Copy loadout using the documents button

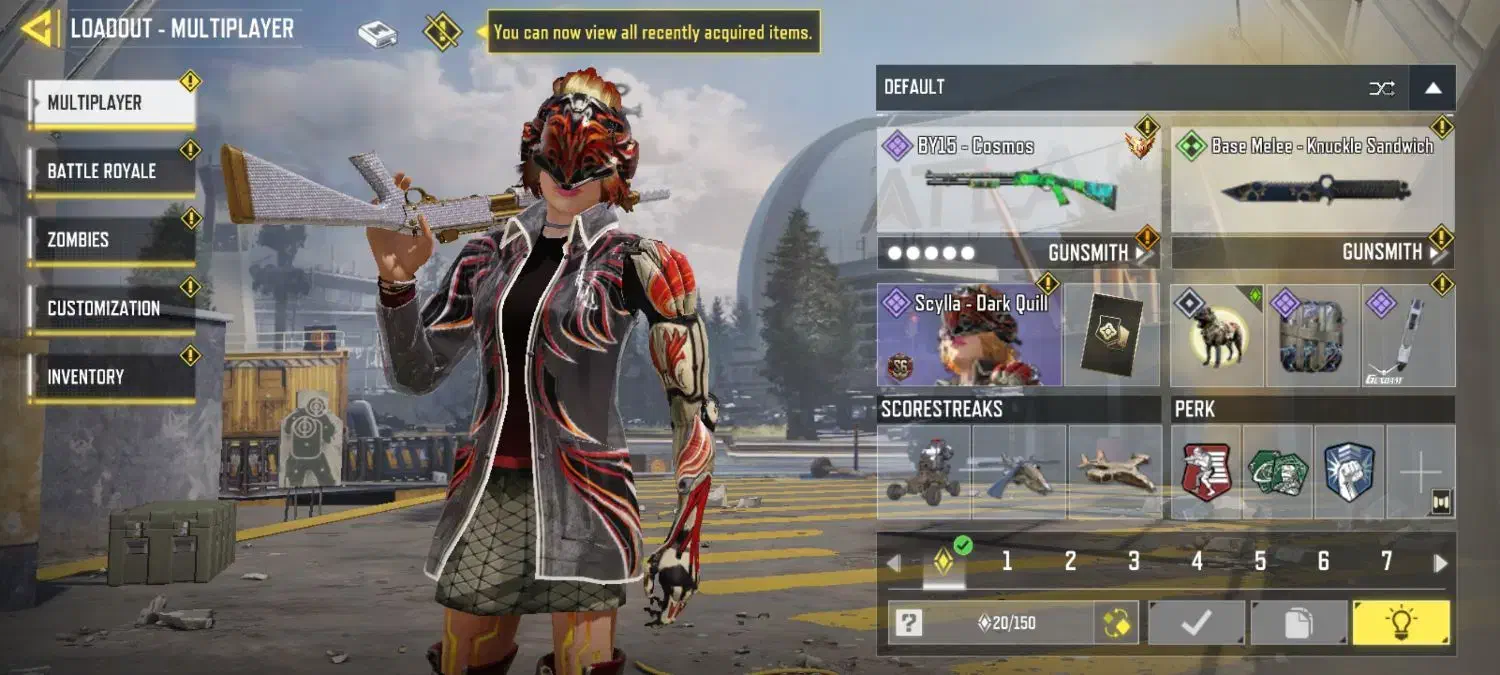1298,623
